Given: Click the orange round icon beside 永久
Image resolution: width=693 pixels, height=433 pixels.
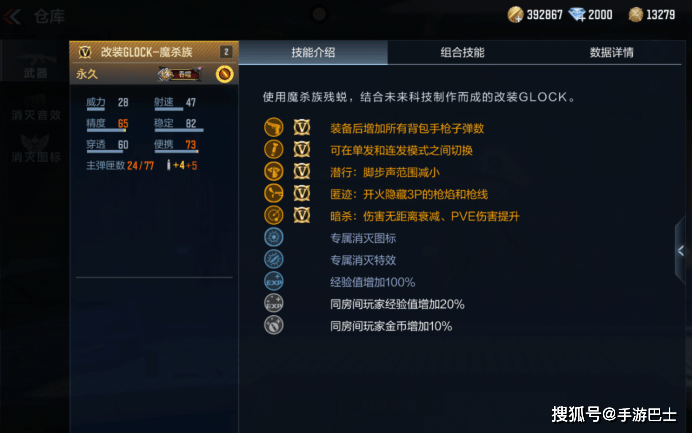Looking at the screenshot, I should (x=224, y=74).
